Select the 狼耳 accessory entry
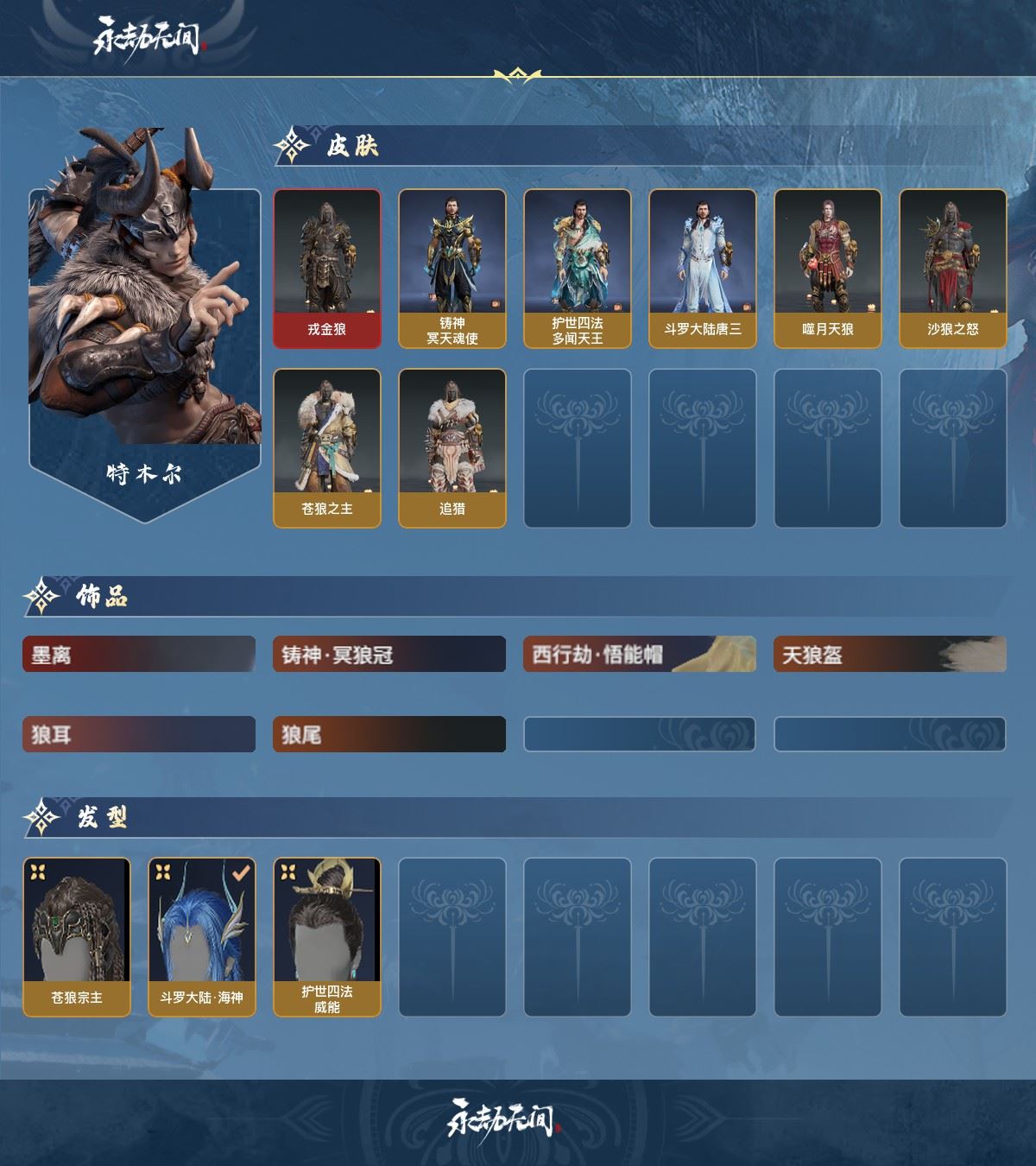The width and height of the screenshot is (1036, 1166). 139,734
